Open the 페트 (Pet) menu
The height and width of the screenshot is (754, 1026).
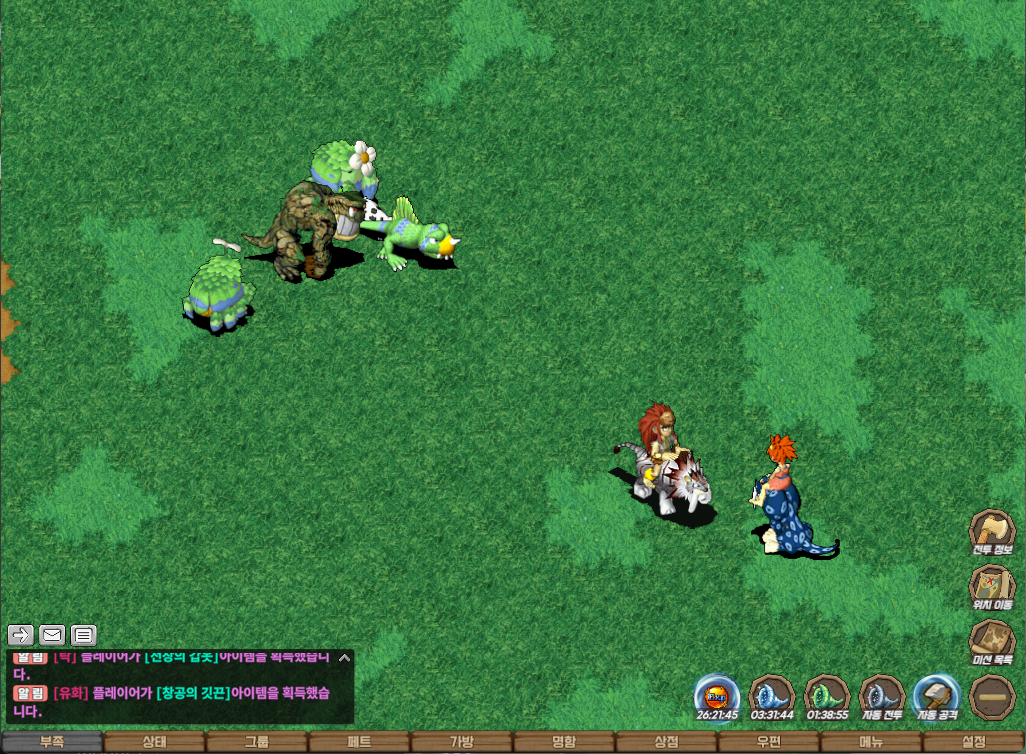[x=359, y=742]
